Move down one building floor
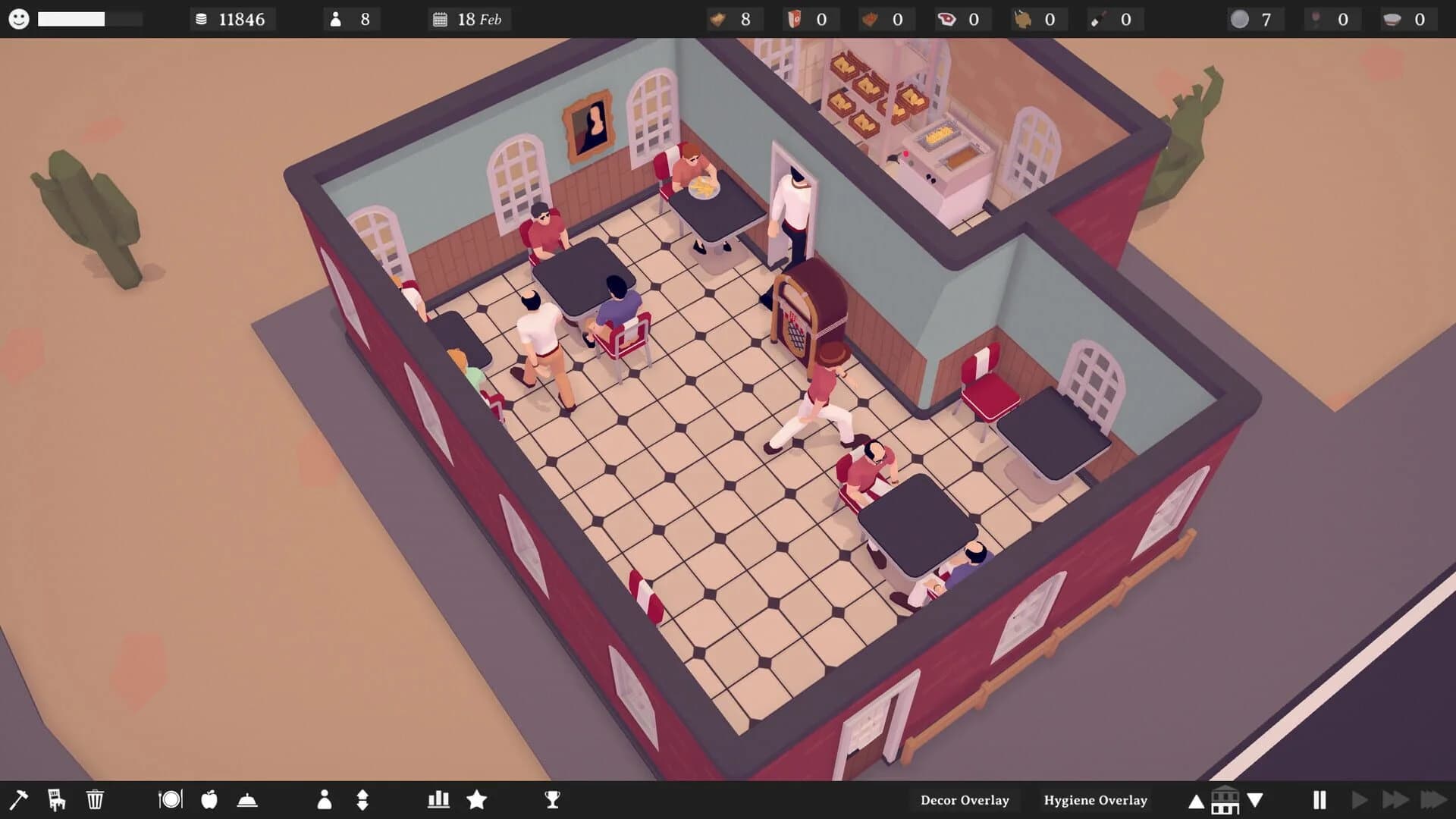Screen dimensions: 1456x819 (1255, 799)
